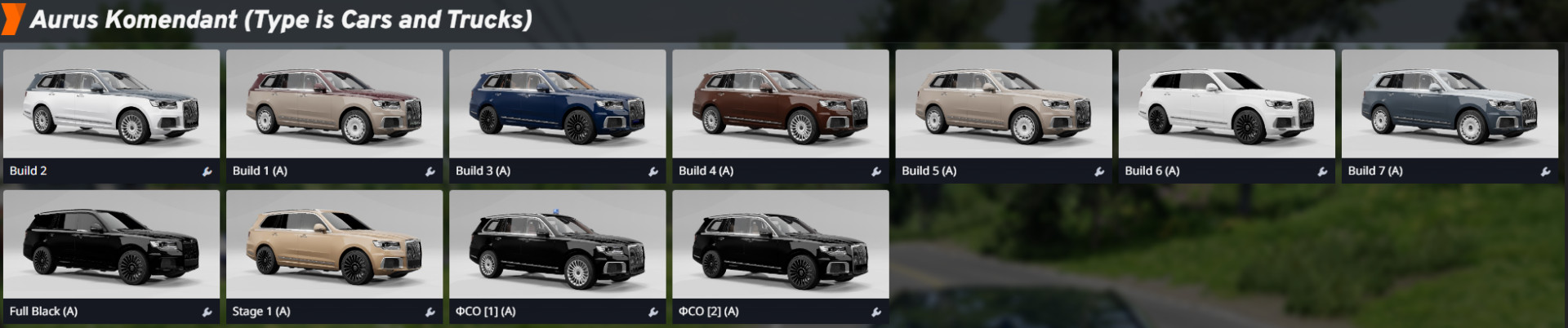1568x328 pixels.
Task: Select the Build 2 vehicle configuration
Action: [111, 104]
